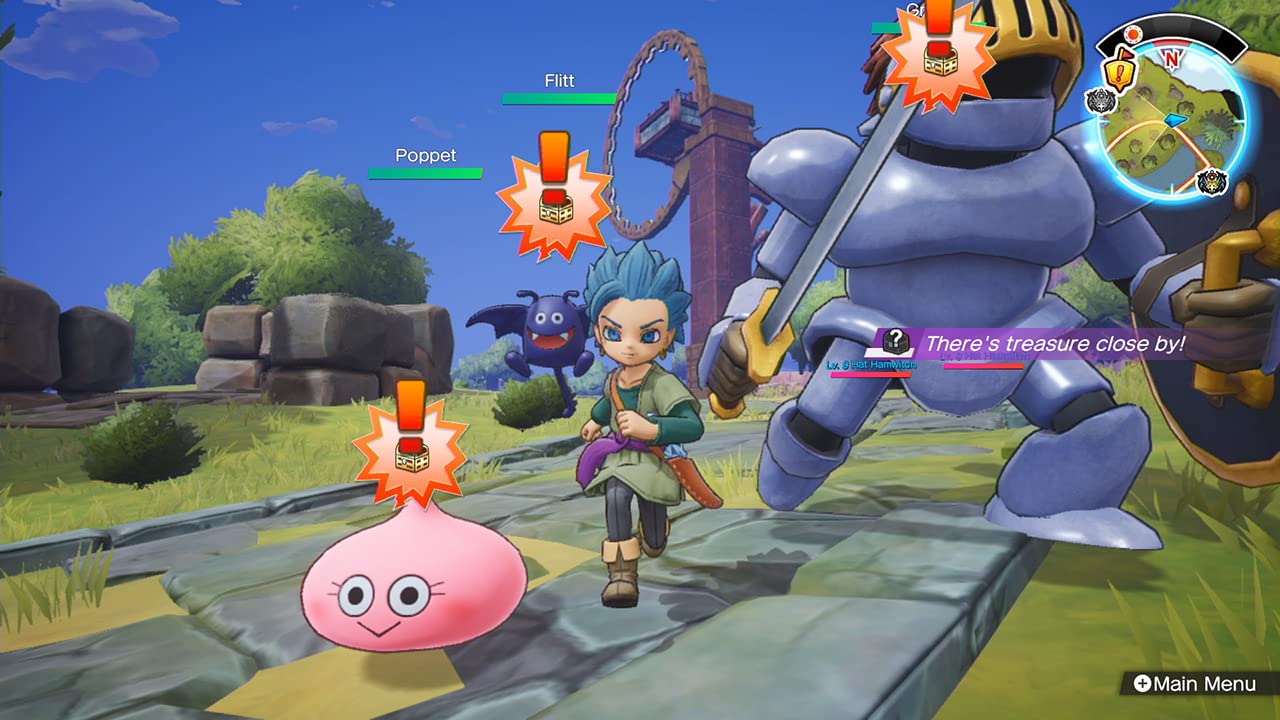Click the yellow quest flag marker on the minimap
1280x720 pixels.
(x=1119, y=71)
